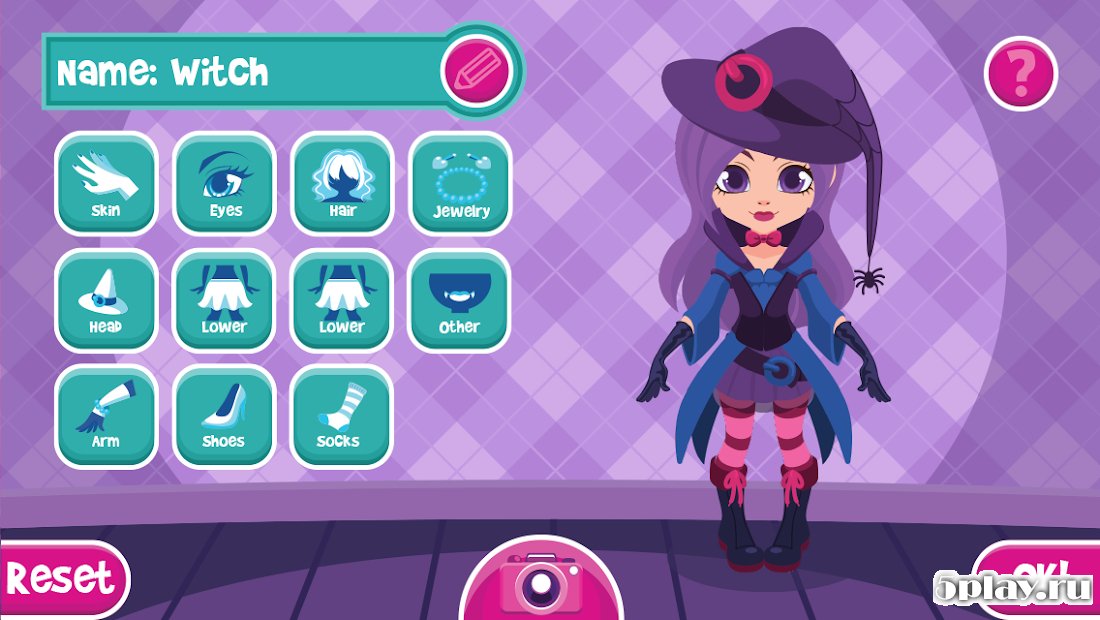Open the Jewelry category

click(460, 183)
